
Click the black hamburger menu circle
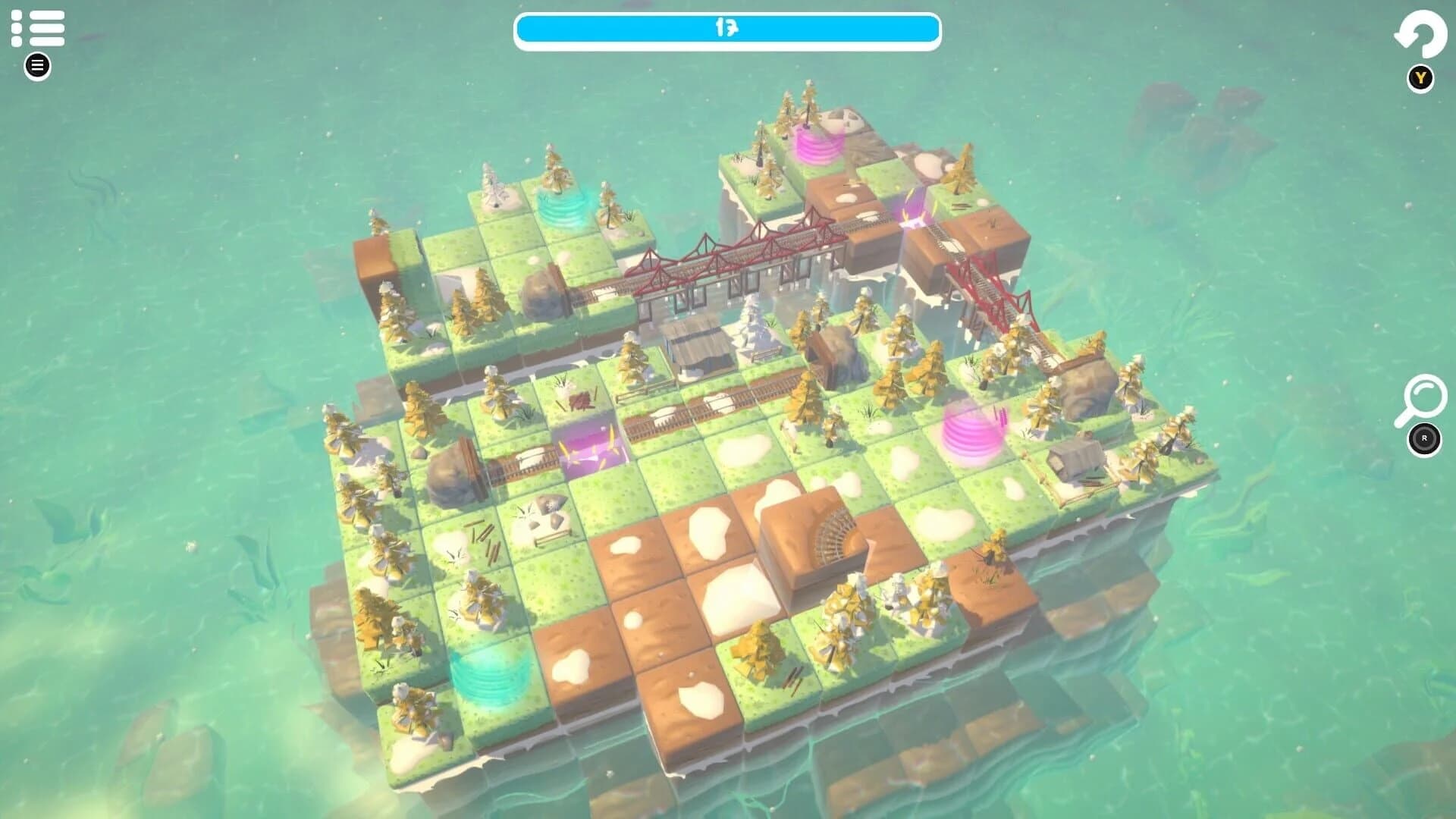tap(36, 65)
